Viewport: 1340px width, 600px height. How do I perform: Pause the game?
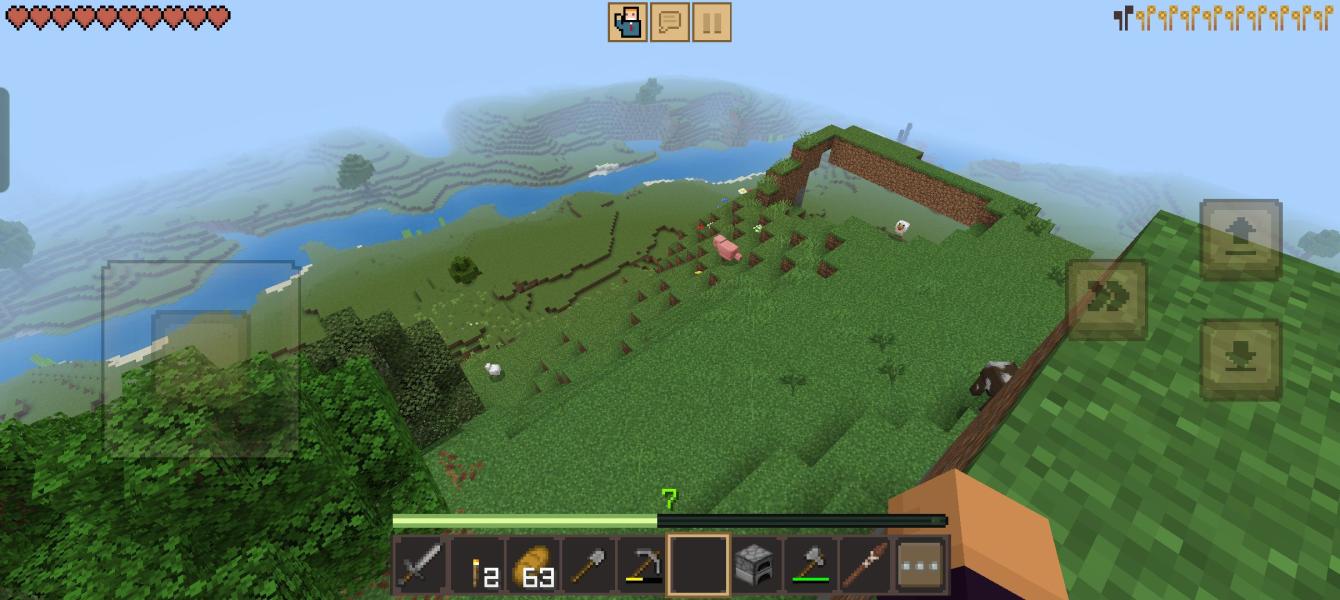click(x=711, y=22)
